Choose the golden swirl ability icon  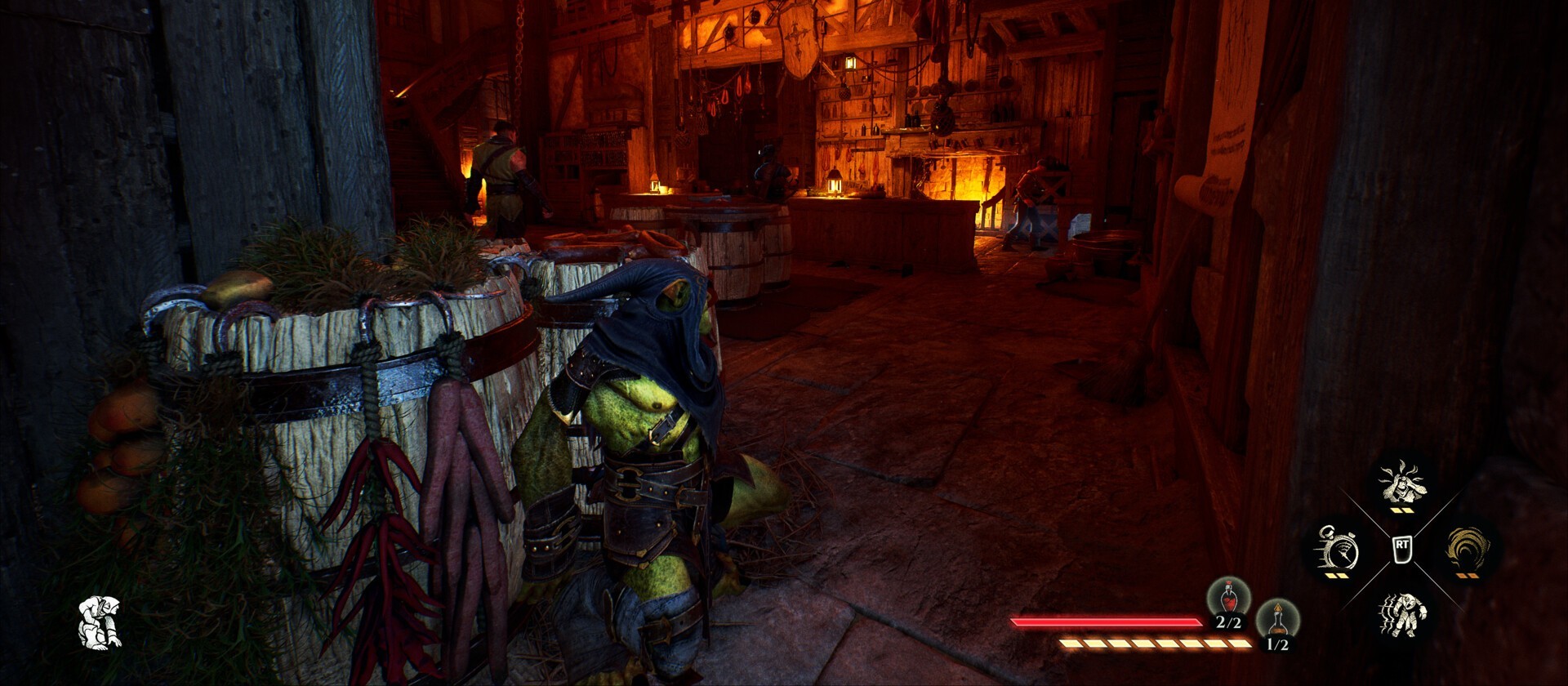(1468, 548)
